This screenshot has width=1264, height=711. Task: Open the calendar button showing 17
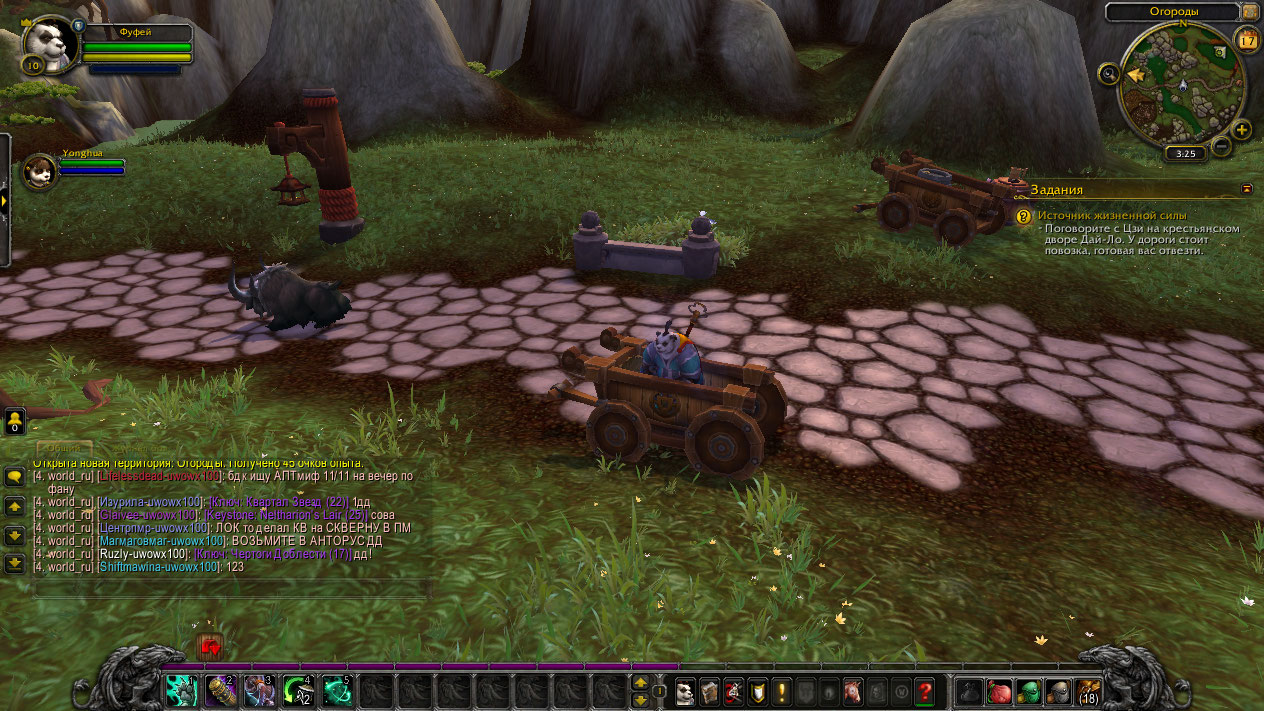pyautogui.click(x=1247, y=41)
